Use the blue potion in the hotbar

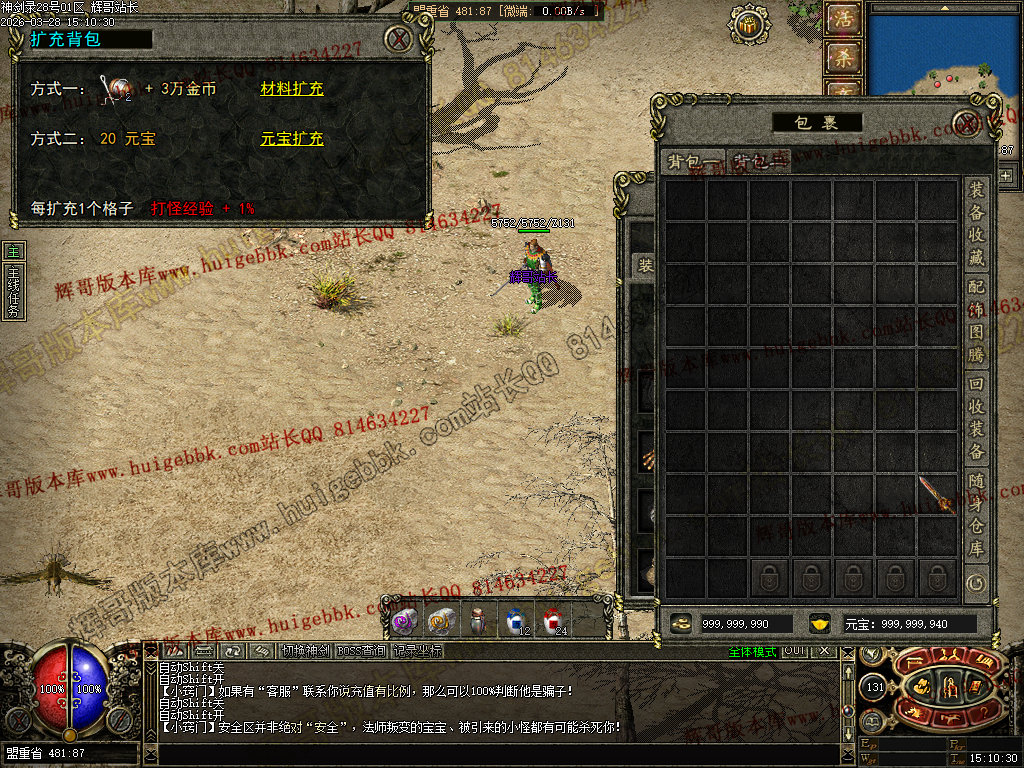[515, 621]
